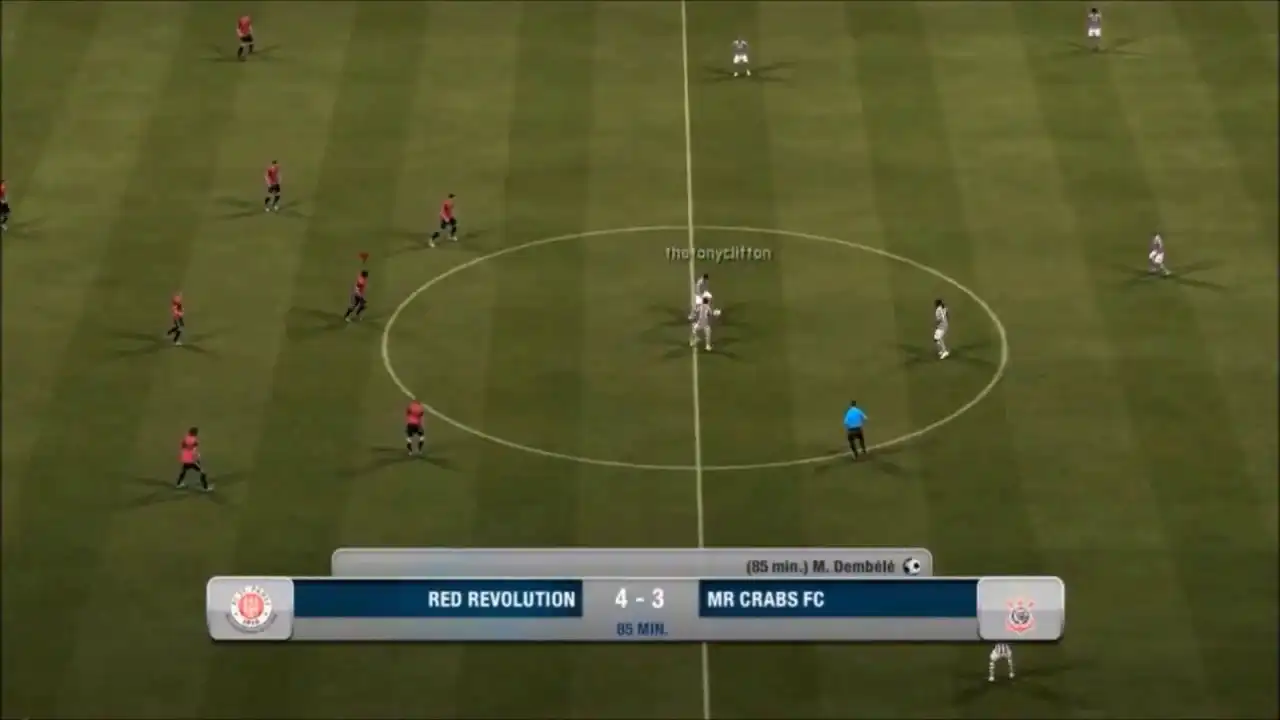Select the Red Revolution name banner

(437, 599)
